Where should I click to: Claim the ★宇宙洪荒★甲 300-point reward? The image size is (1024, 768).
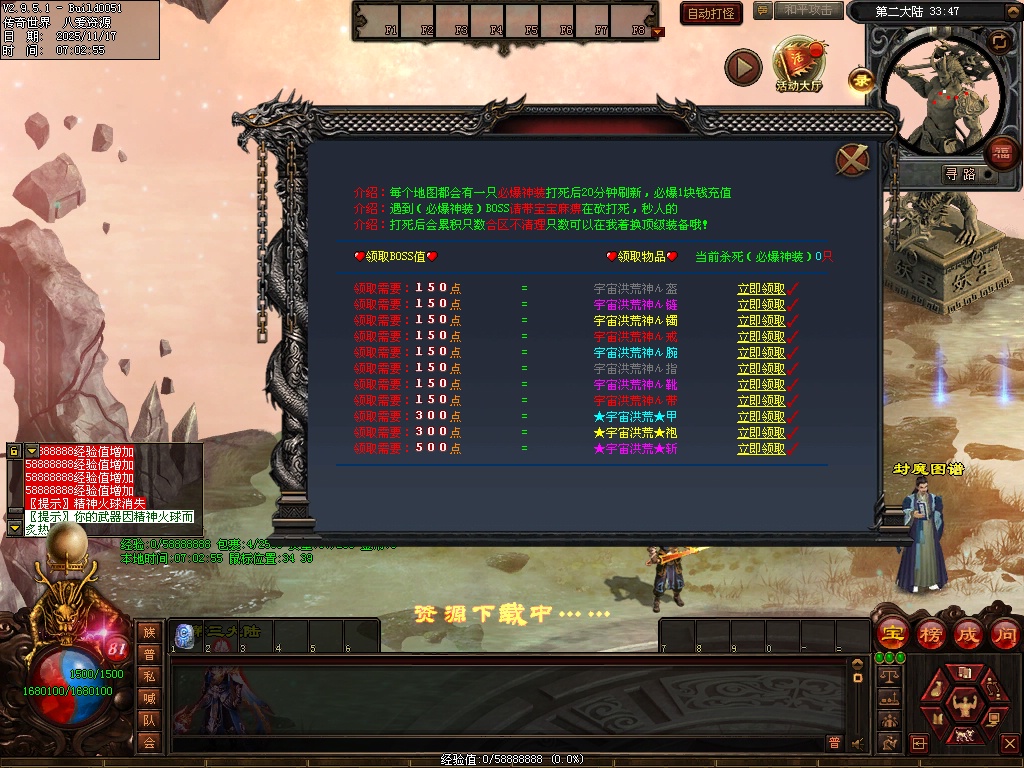click(x=761, y=417)
